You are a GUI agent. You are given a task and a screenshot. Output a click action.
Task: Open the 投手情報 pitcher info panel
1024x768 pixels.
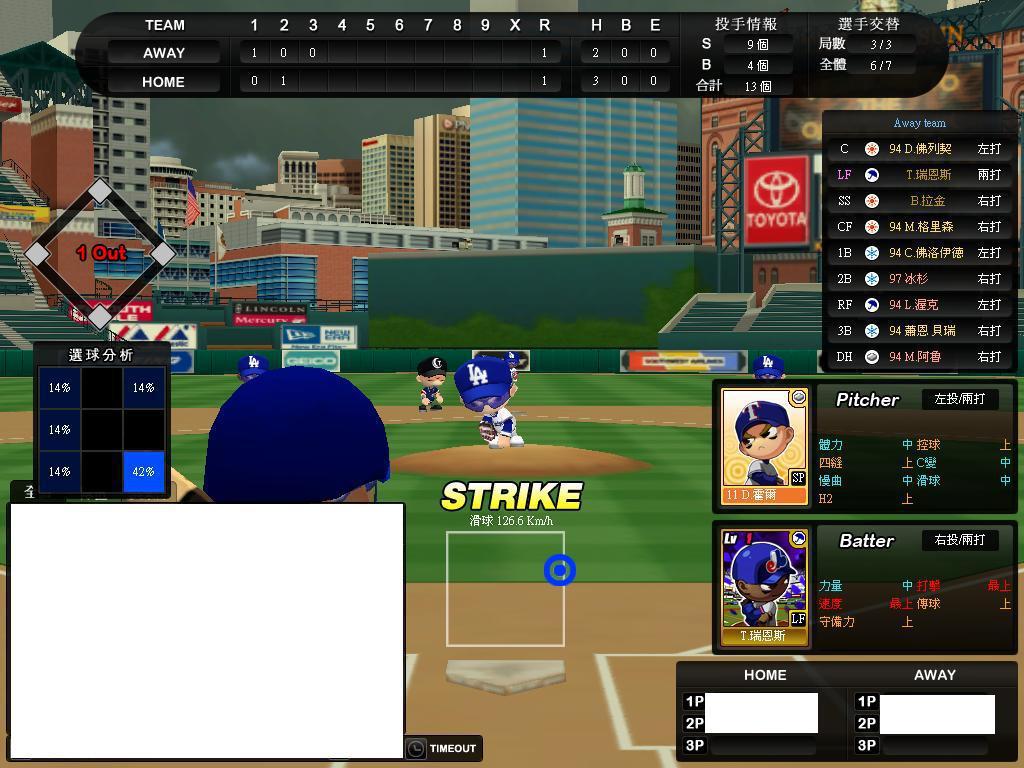pos(745,55)
